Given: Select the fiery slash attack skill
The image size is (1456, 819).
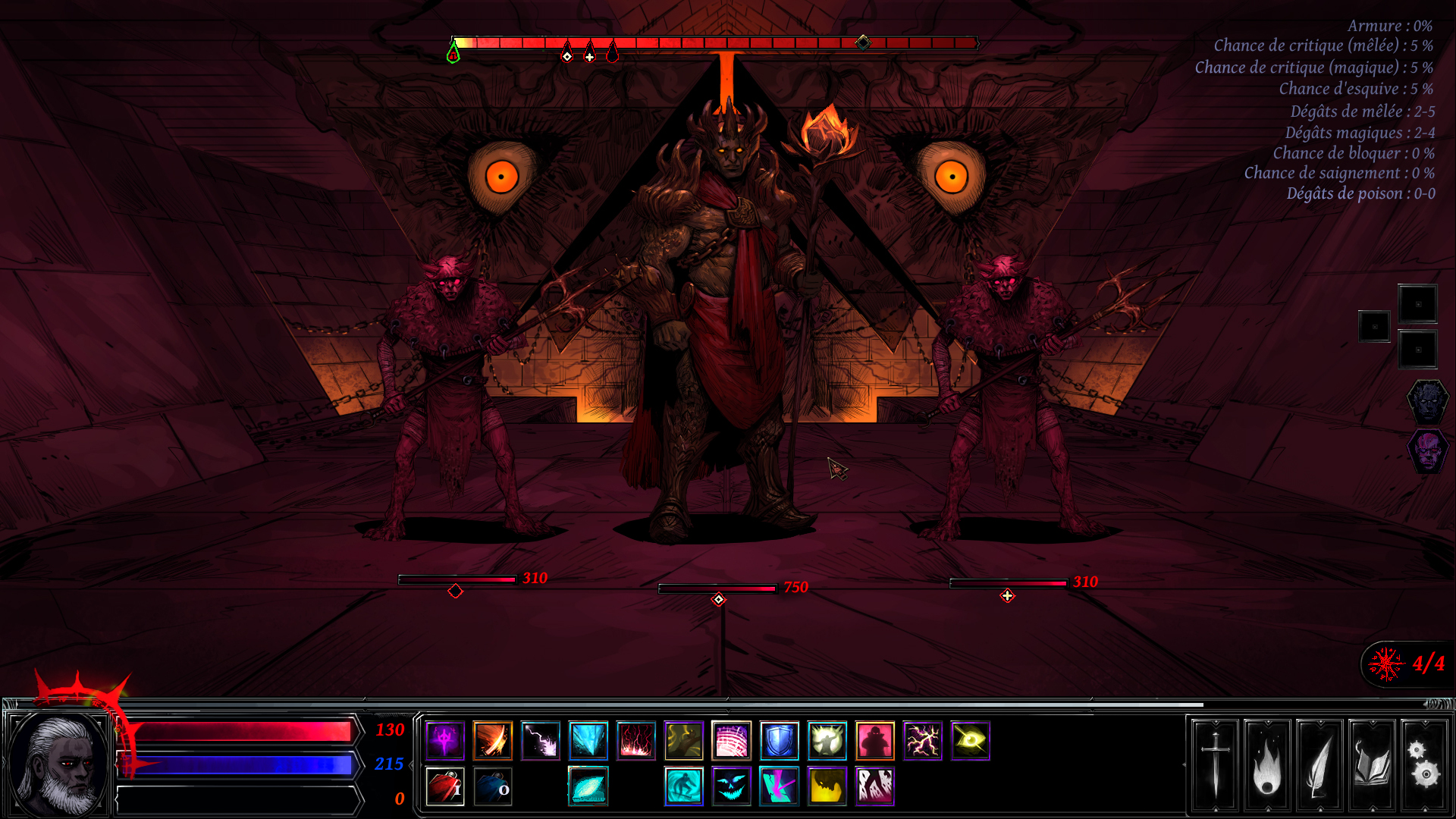Looking at the screenshot, I should tap(492, 742).
